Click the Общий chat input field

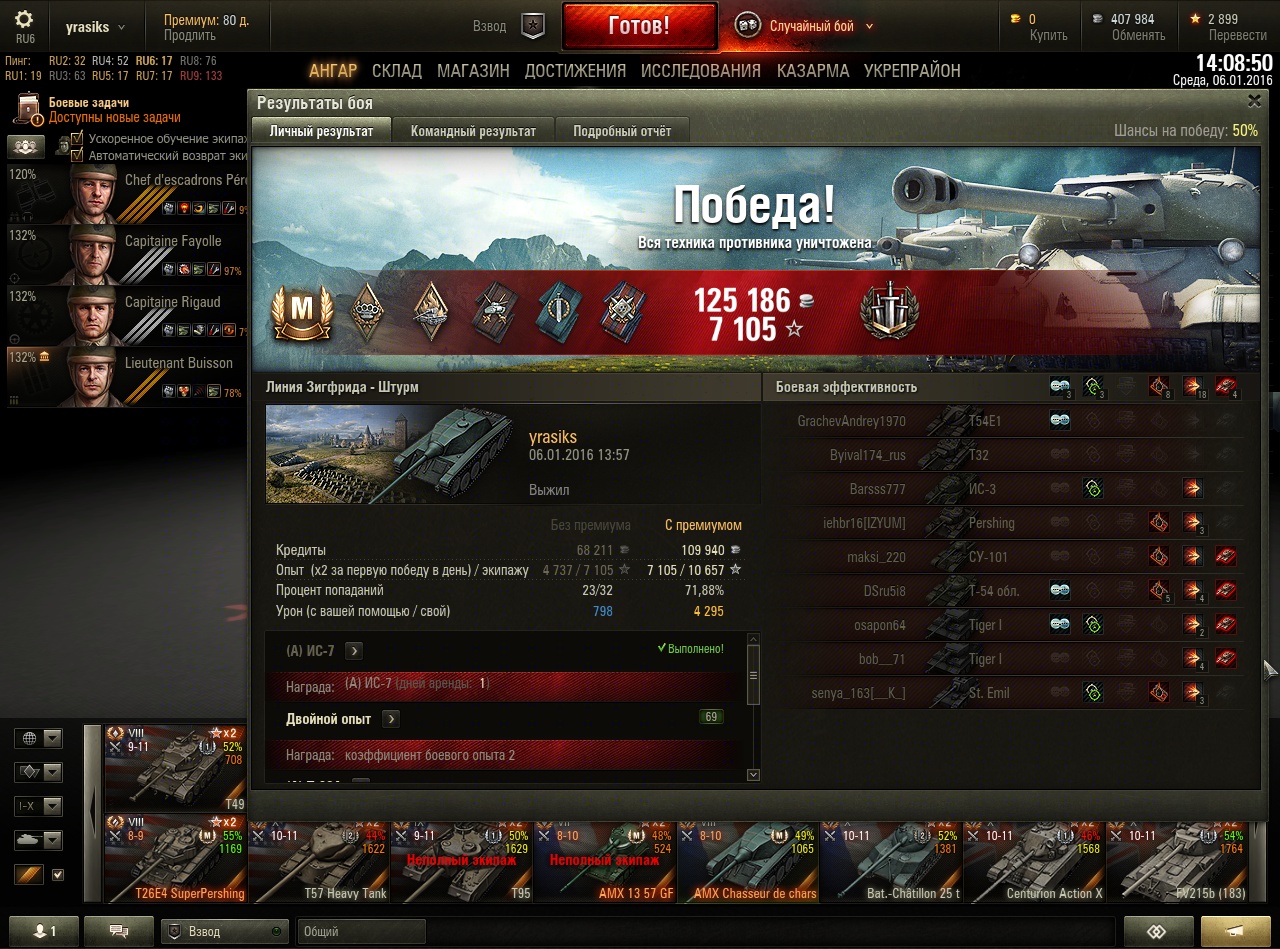pyautogui.click(x=360, y=931)
